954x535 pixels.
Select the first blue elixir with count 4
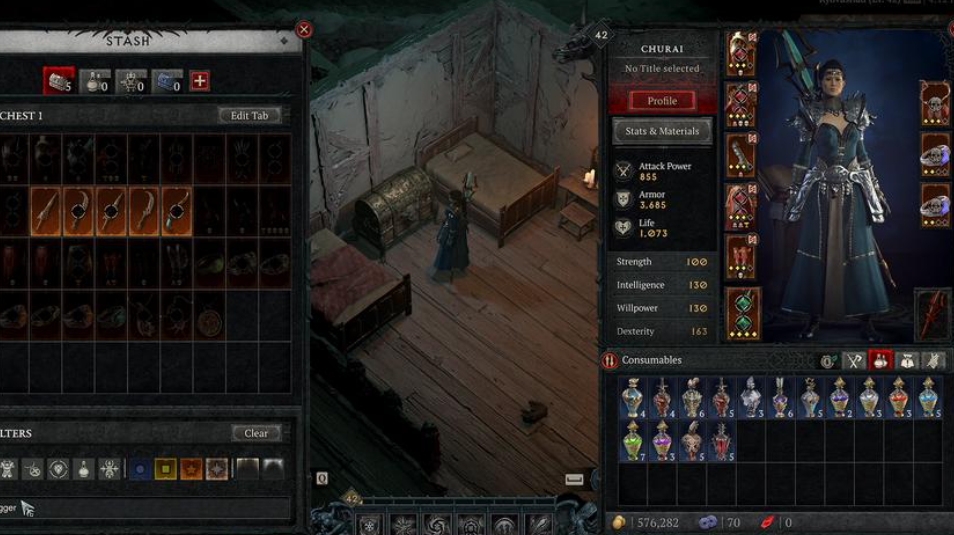pyautogui.click(x=632, y=397)
